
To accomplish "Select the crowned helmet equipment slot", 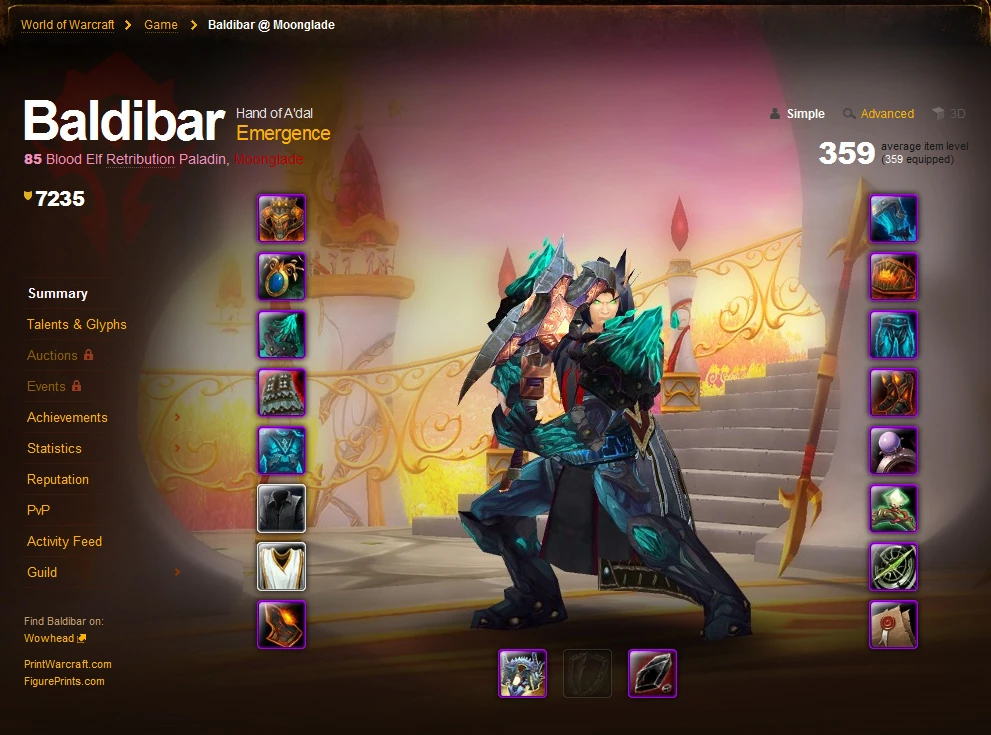I will pos(282,219).
